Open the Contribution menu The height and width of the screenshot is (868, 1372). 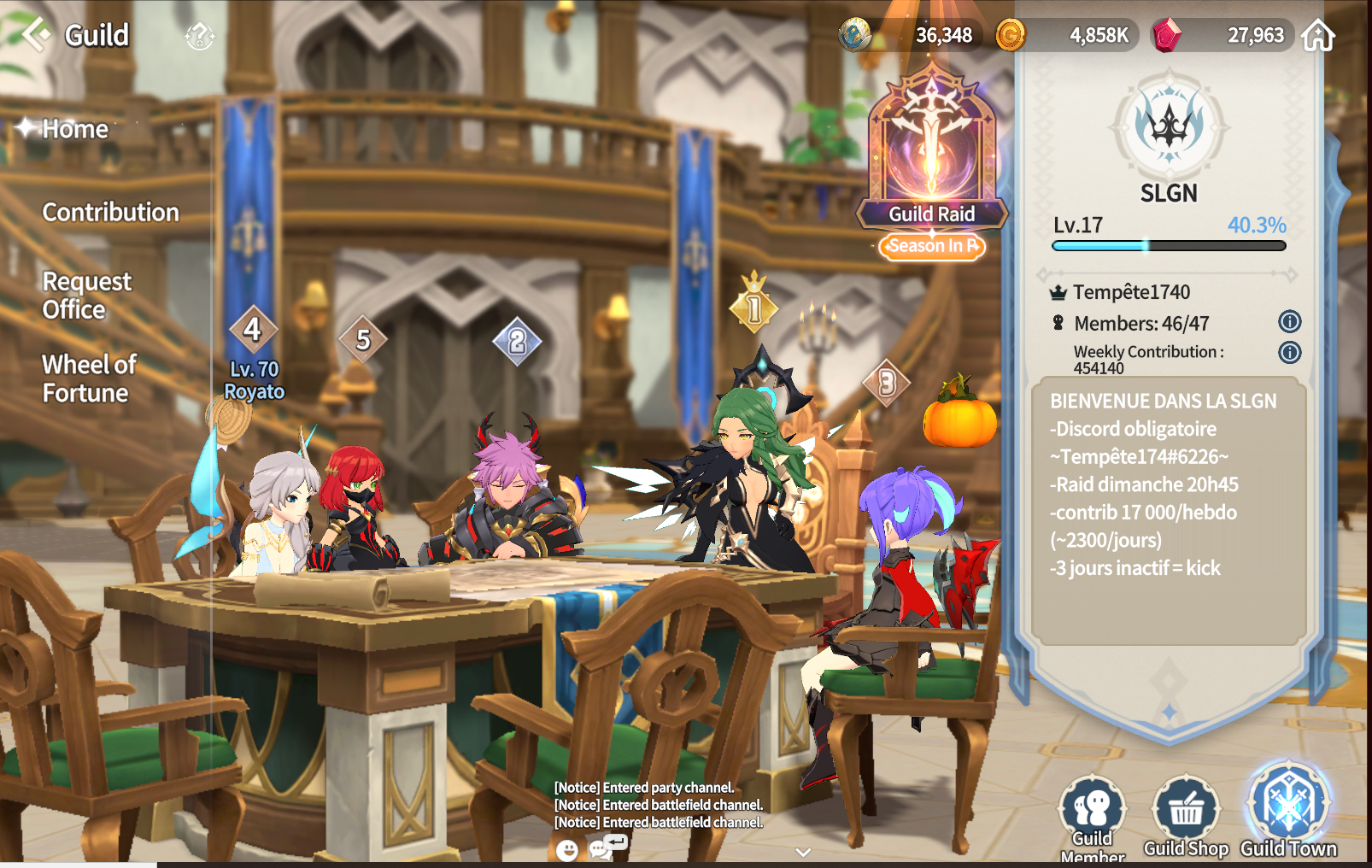[111, 212]
